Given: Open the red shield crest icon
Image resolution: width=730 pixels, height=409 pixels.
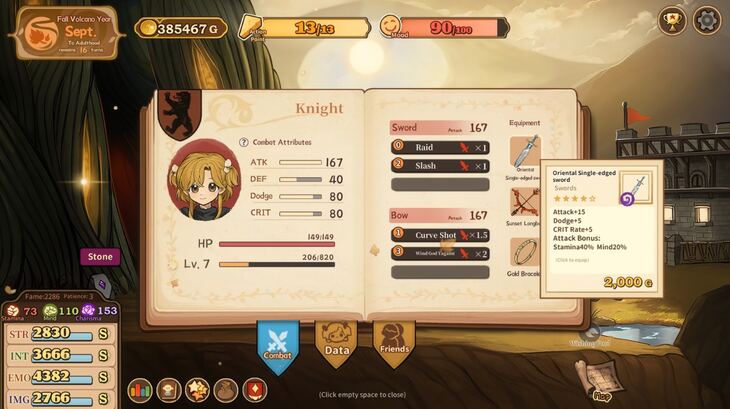Looking at the screenshot, I should (x=255, y=390).
